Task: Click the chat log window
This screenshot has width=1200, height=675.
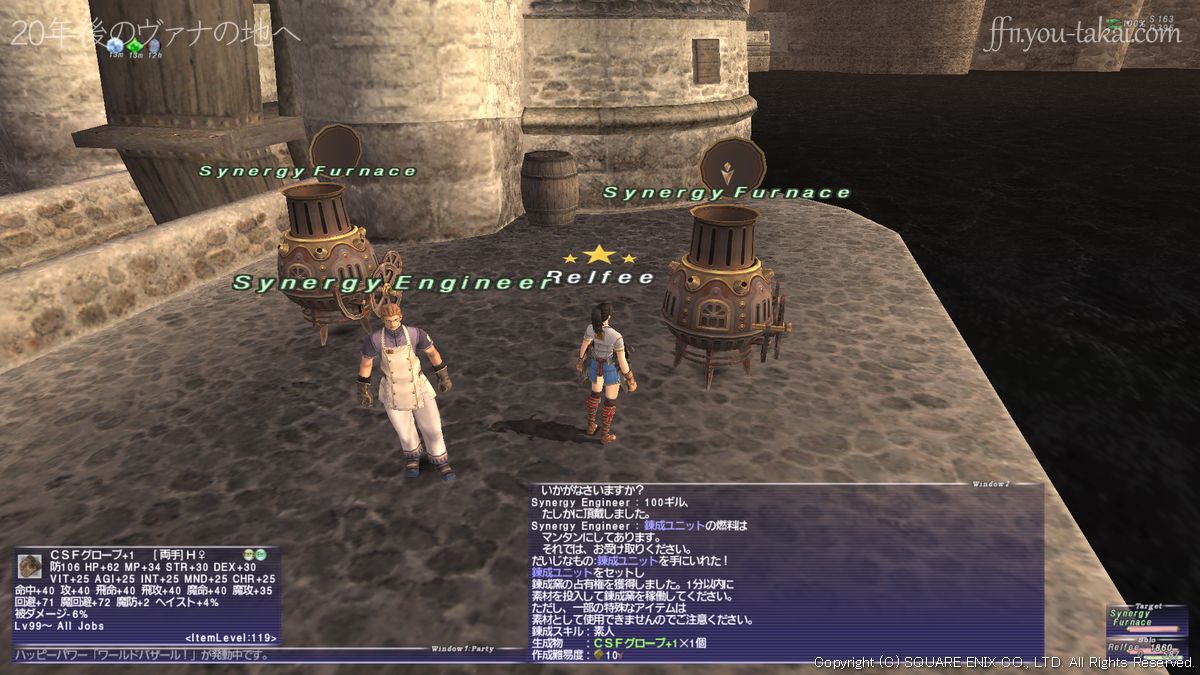Action: click(x=785, y=570)
